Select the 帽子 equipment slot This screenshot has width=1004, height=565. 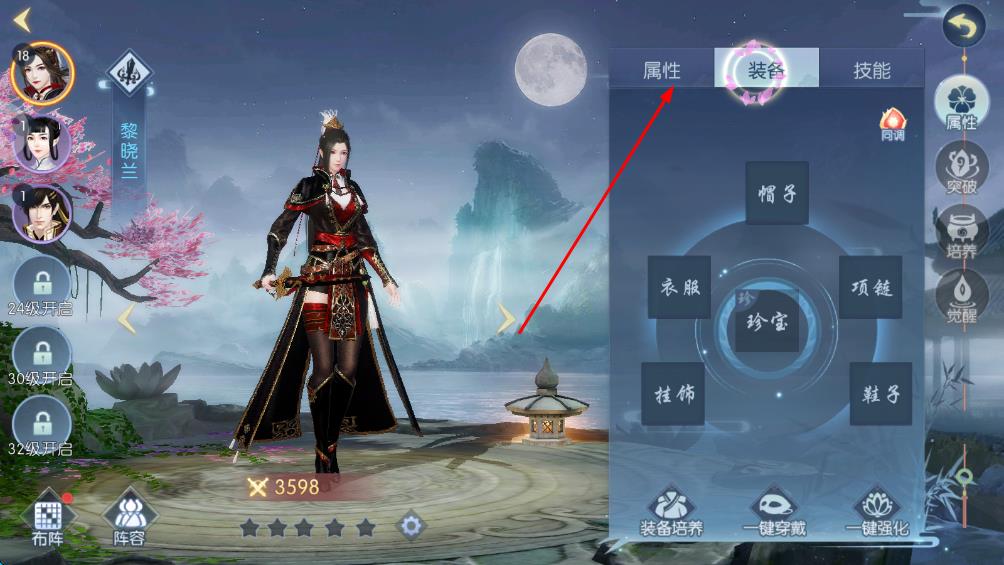tap(777, 193)
